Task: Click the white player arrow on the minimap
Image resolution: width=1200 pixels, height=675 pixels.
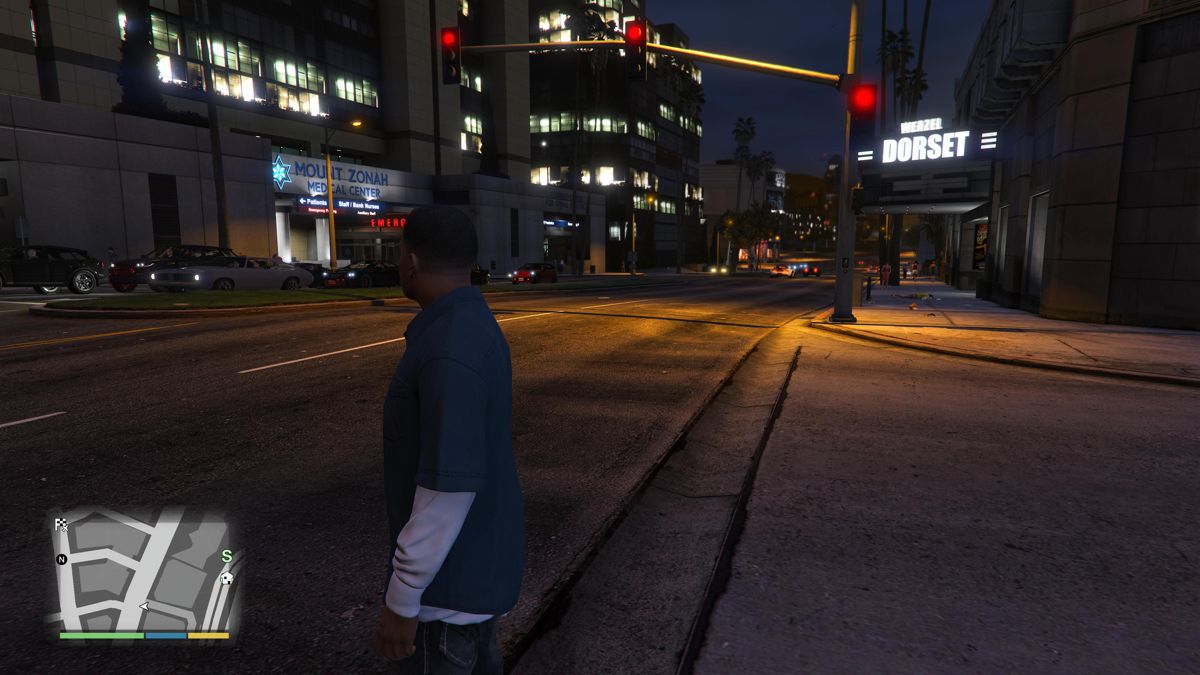Action: coord(144,606)
